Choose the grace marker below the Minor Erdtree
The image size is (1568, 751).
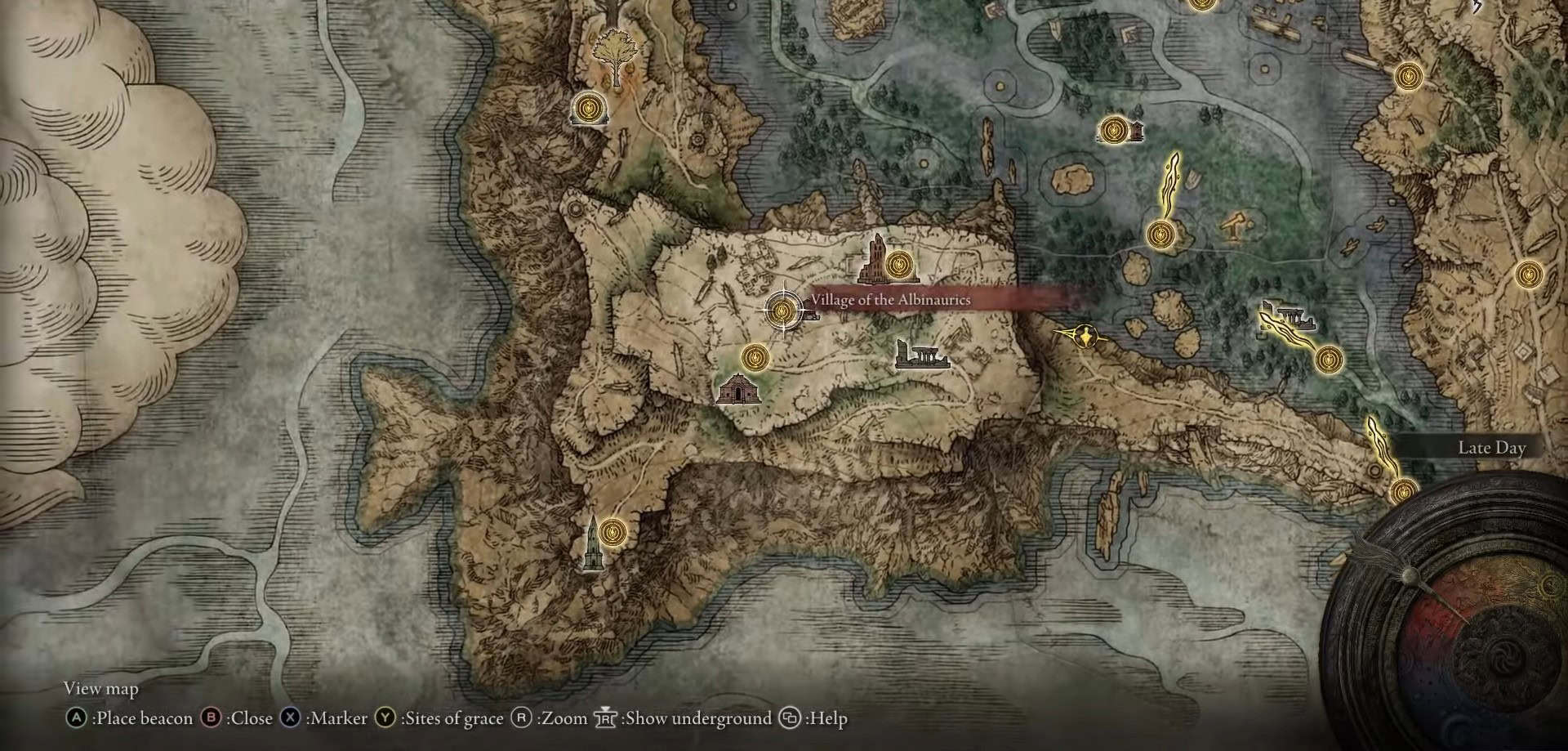pos(589,107)
